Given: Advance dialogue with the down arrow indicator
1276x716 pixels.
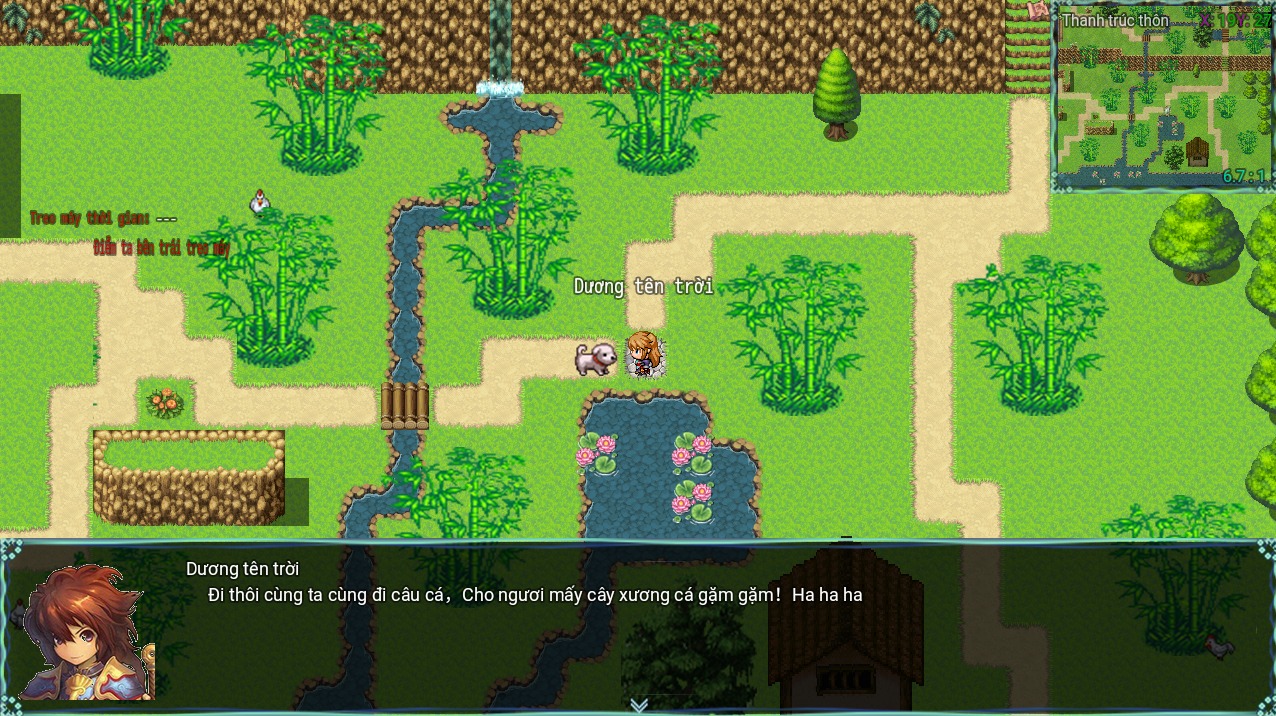Looking at the screenshot, I should [639, 705].
